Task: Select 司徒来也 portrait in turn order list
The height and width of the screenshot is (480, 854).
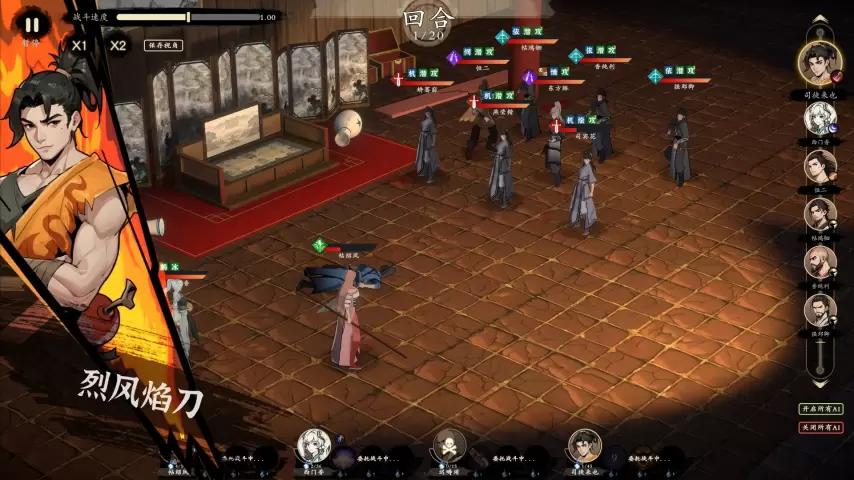Action: (x=820, y=62)
